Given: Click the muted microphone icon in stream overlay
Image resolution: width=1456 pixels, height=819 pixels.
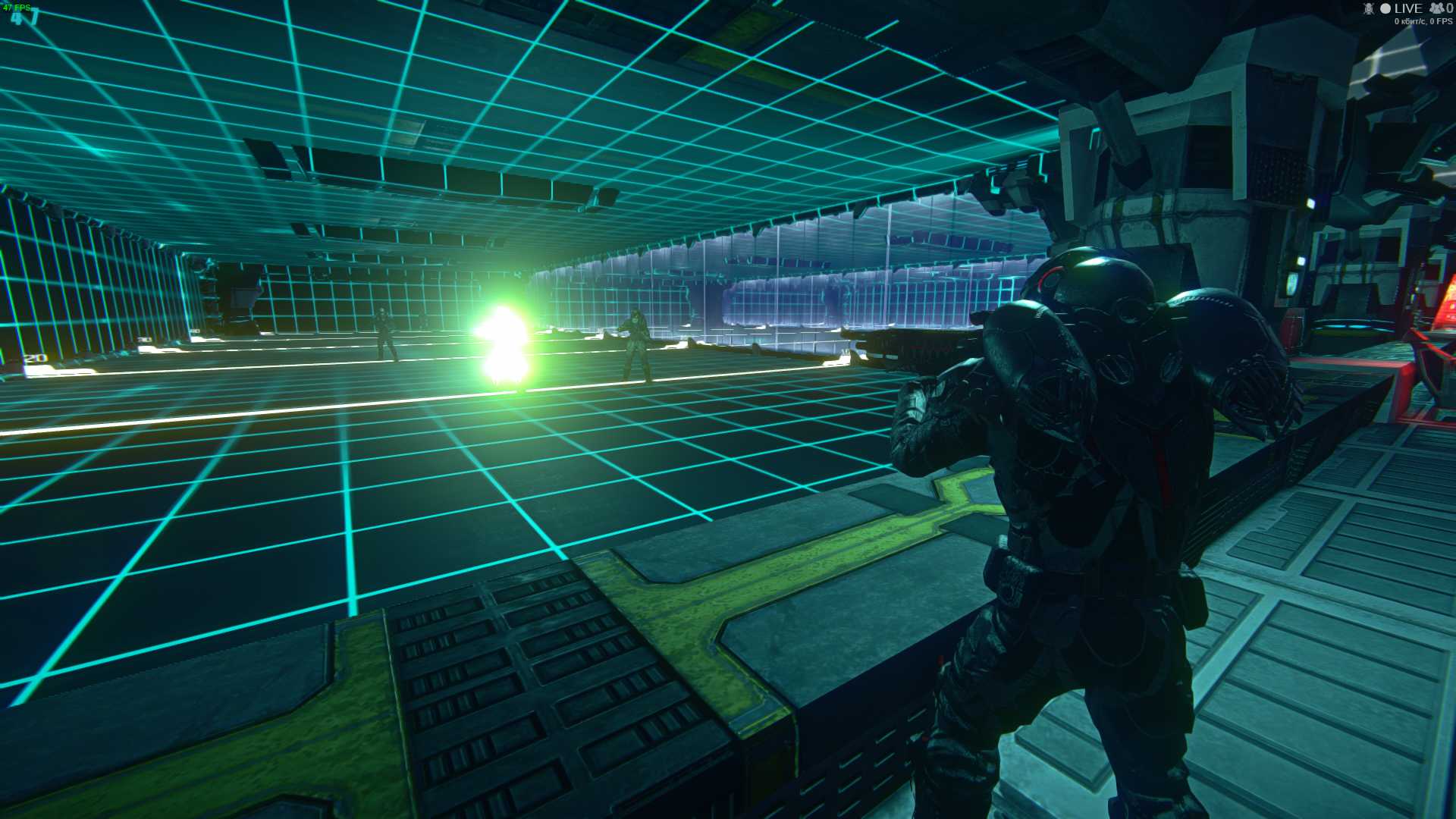Looking at the screenshot, I should [x=1368, y=8].
